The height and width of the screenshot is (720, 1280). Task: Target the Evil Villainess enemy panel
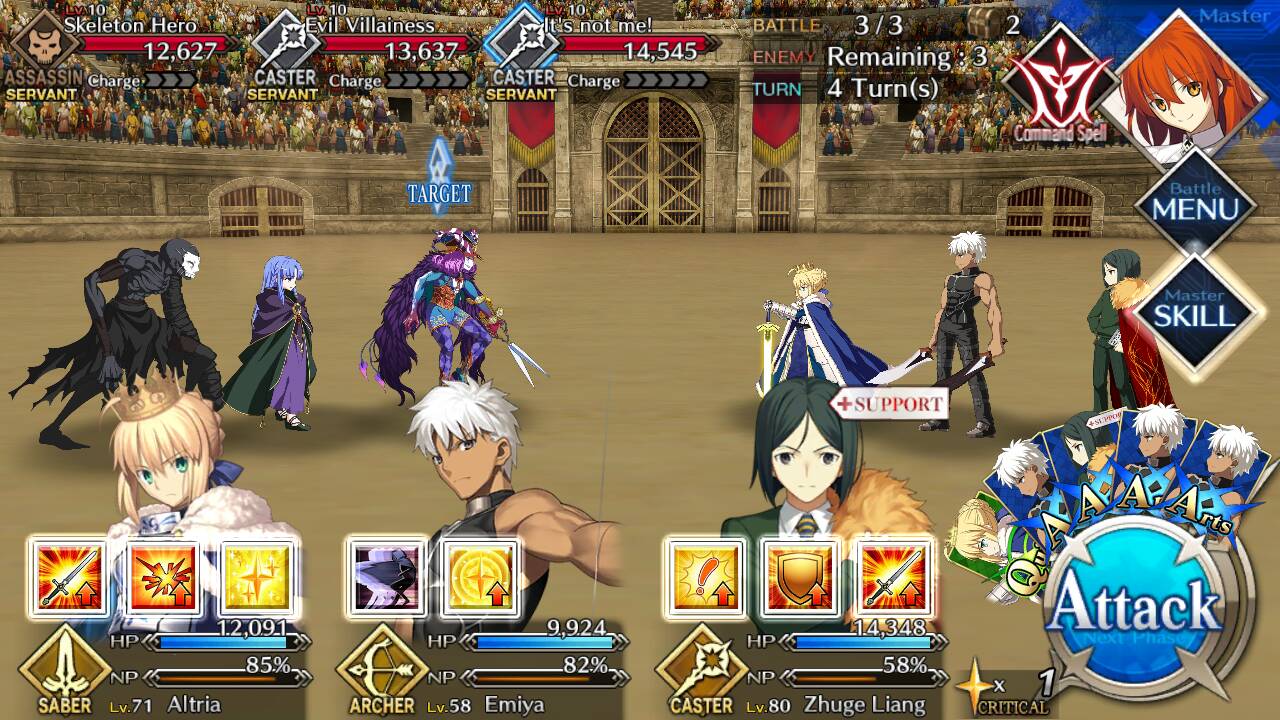click(362, 50)
